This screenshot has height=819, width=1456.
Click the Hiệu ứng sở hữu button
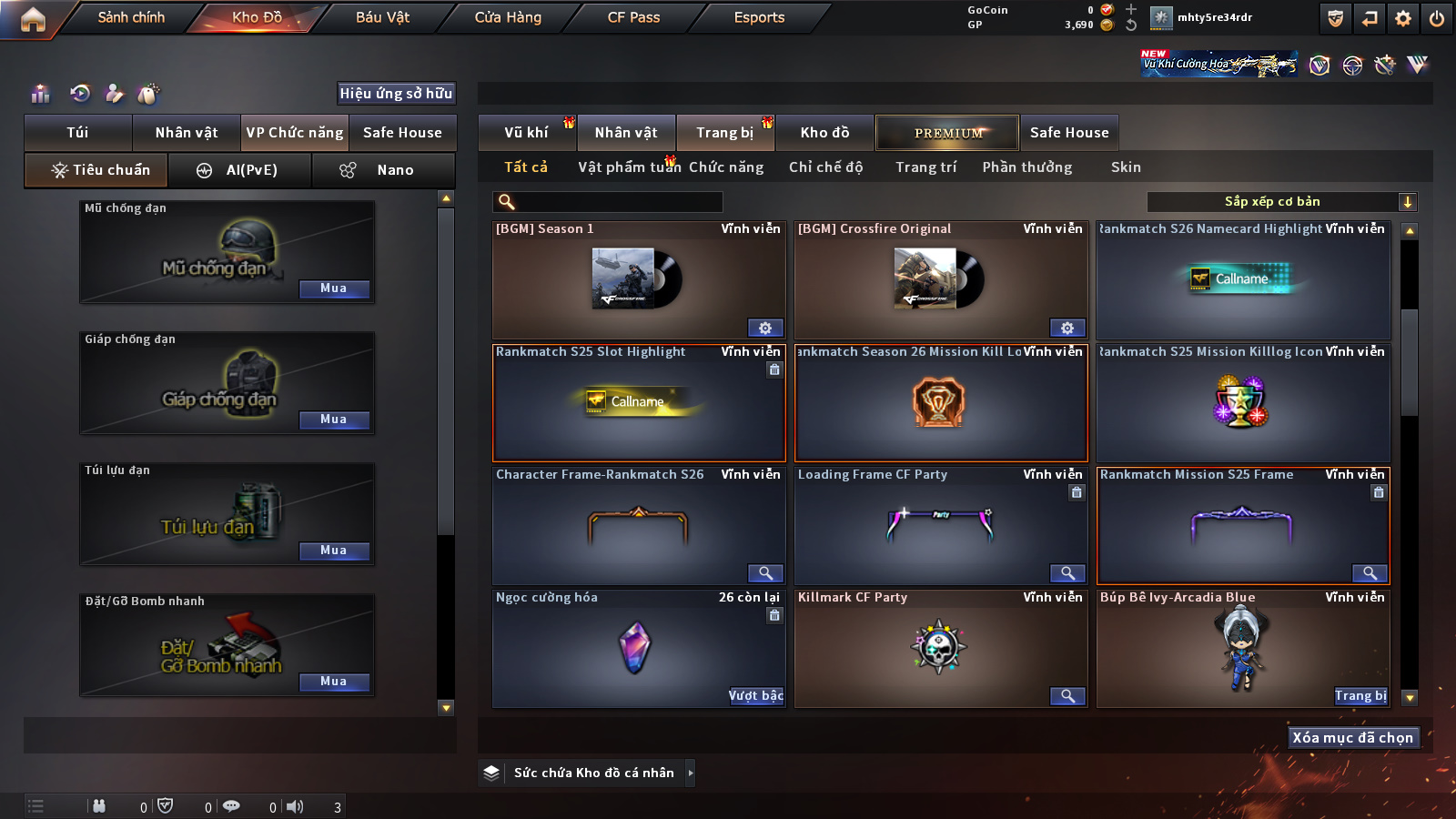point(396,93)
